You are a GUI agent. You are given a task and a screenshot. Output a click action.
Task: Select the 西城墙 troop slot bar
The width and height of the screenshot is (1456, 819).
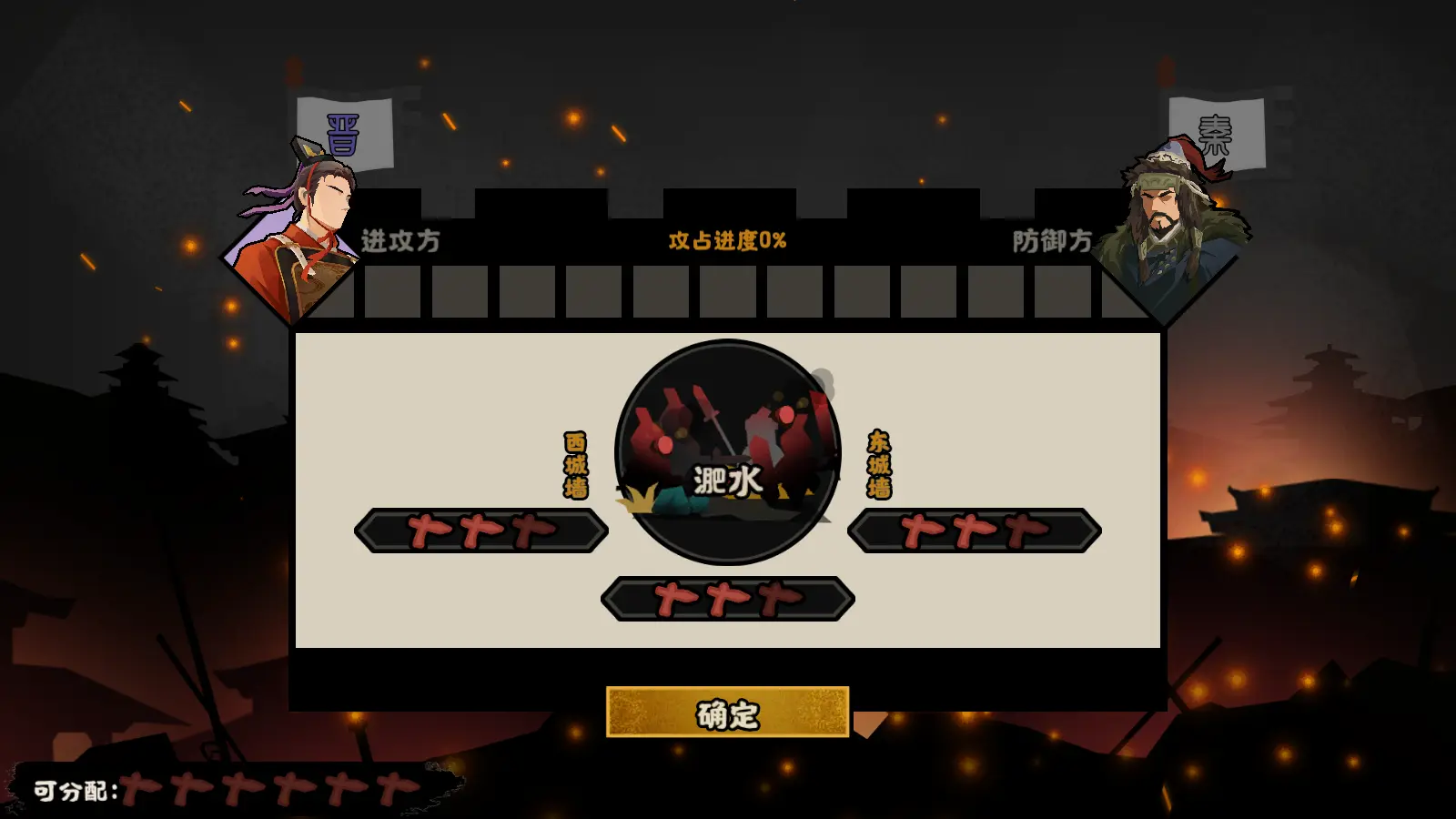(481, 531)
